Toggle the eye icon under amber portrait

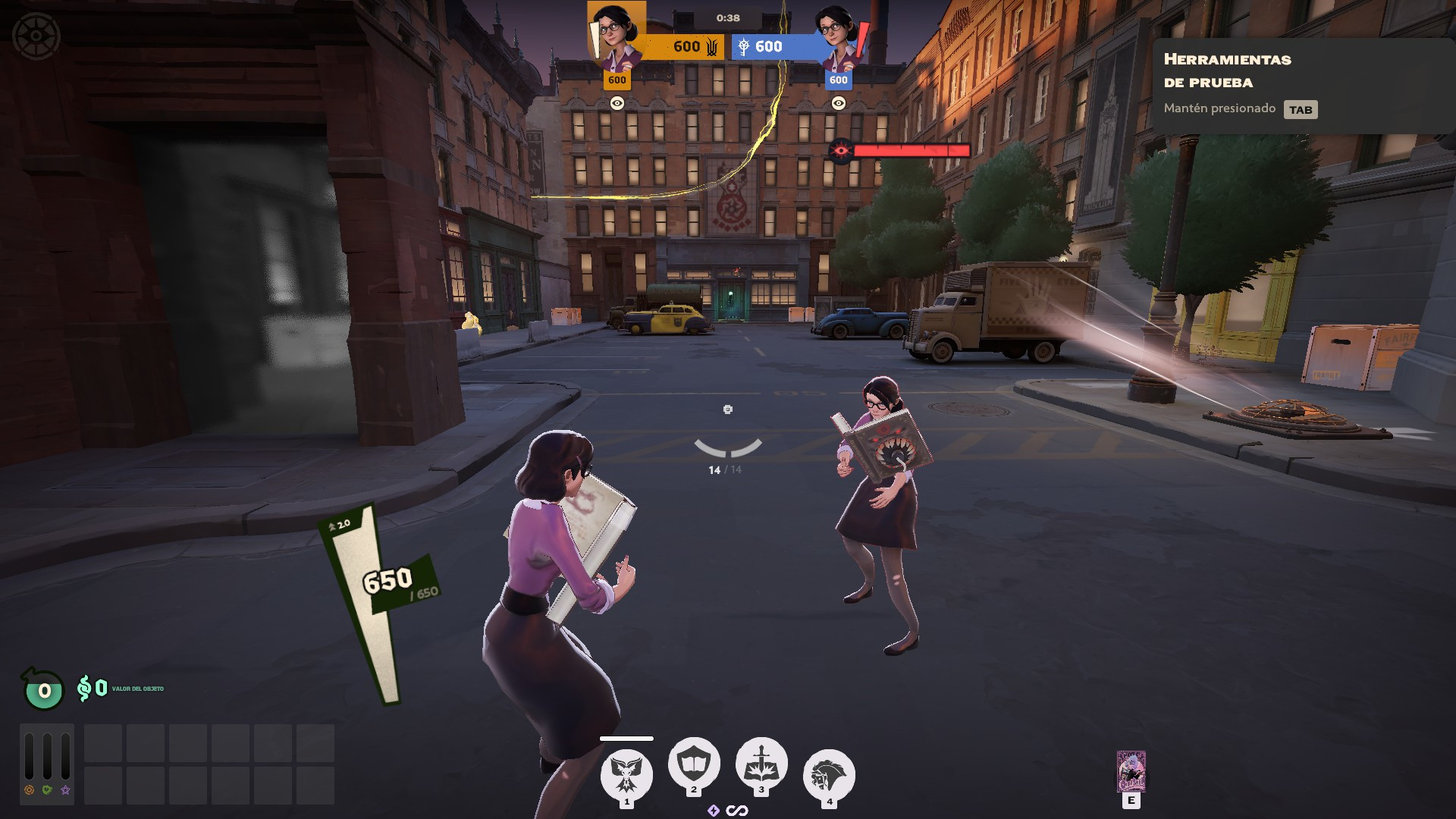(x=617, y=103)
